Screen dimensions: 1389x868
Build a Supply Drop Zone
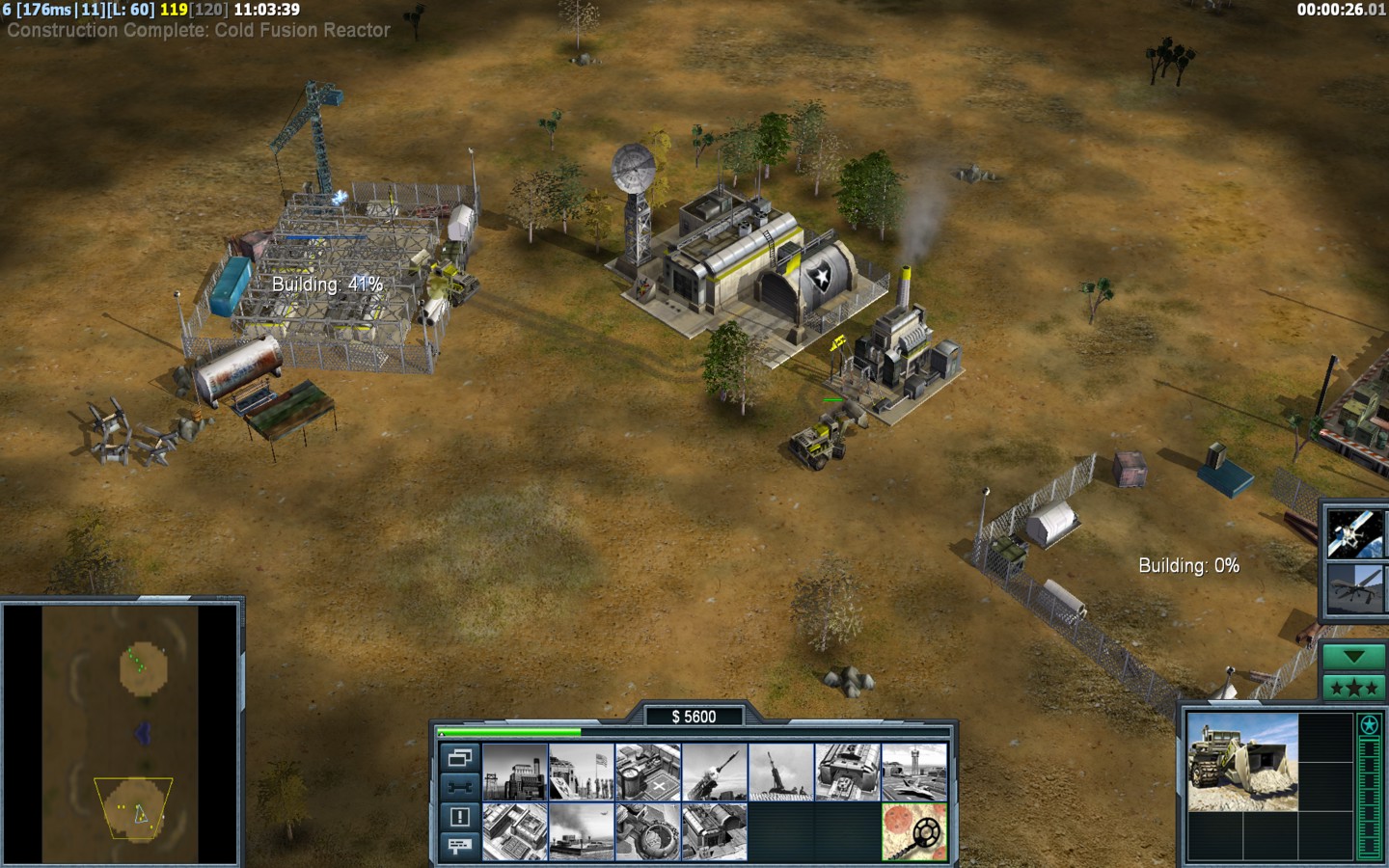582,831
